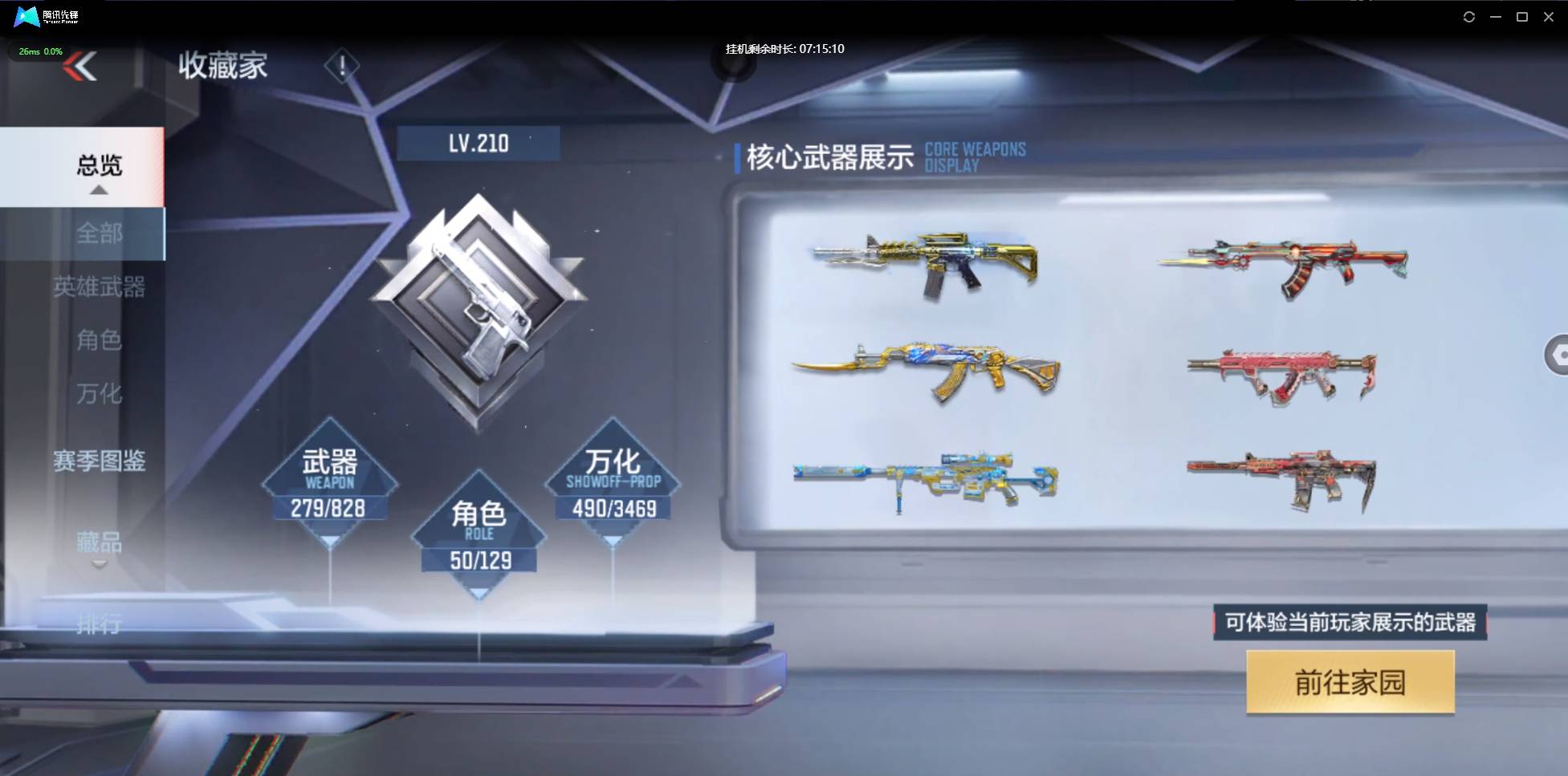The image size is (1568, 776).
Task: Click the half-hidden circular icon on right edge
Action: (x=1558, y=353)
